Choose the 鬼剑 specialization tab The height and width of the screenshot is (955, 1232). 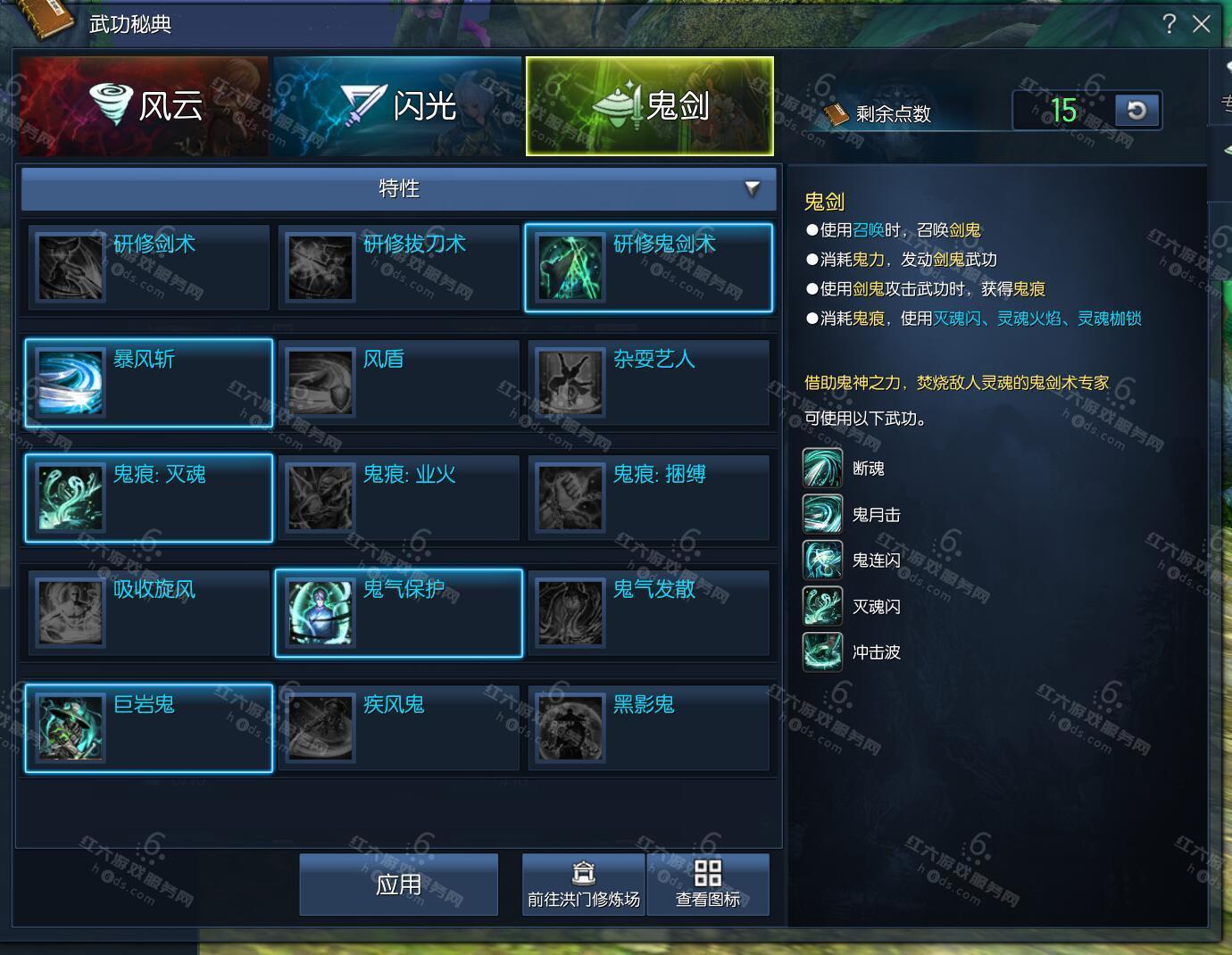649,106
